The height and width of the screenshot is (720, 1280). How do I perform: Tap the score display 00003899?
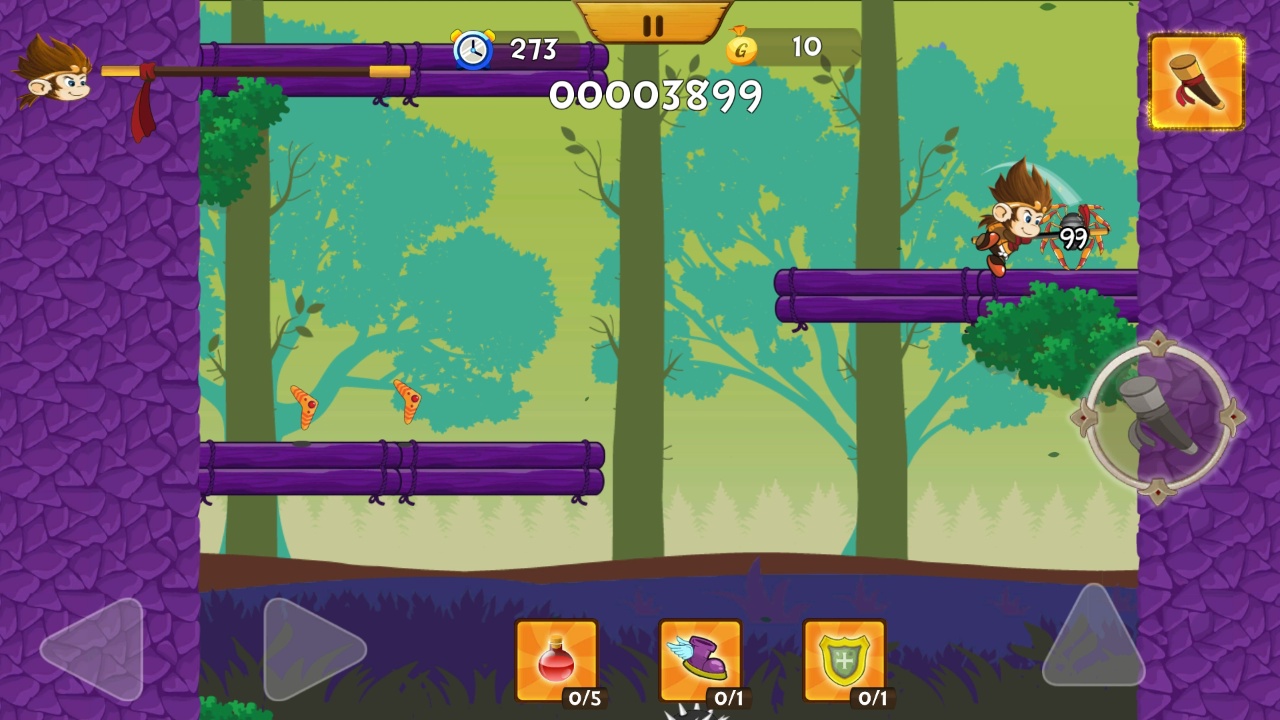click(655, 96)
